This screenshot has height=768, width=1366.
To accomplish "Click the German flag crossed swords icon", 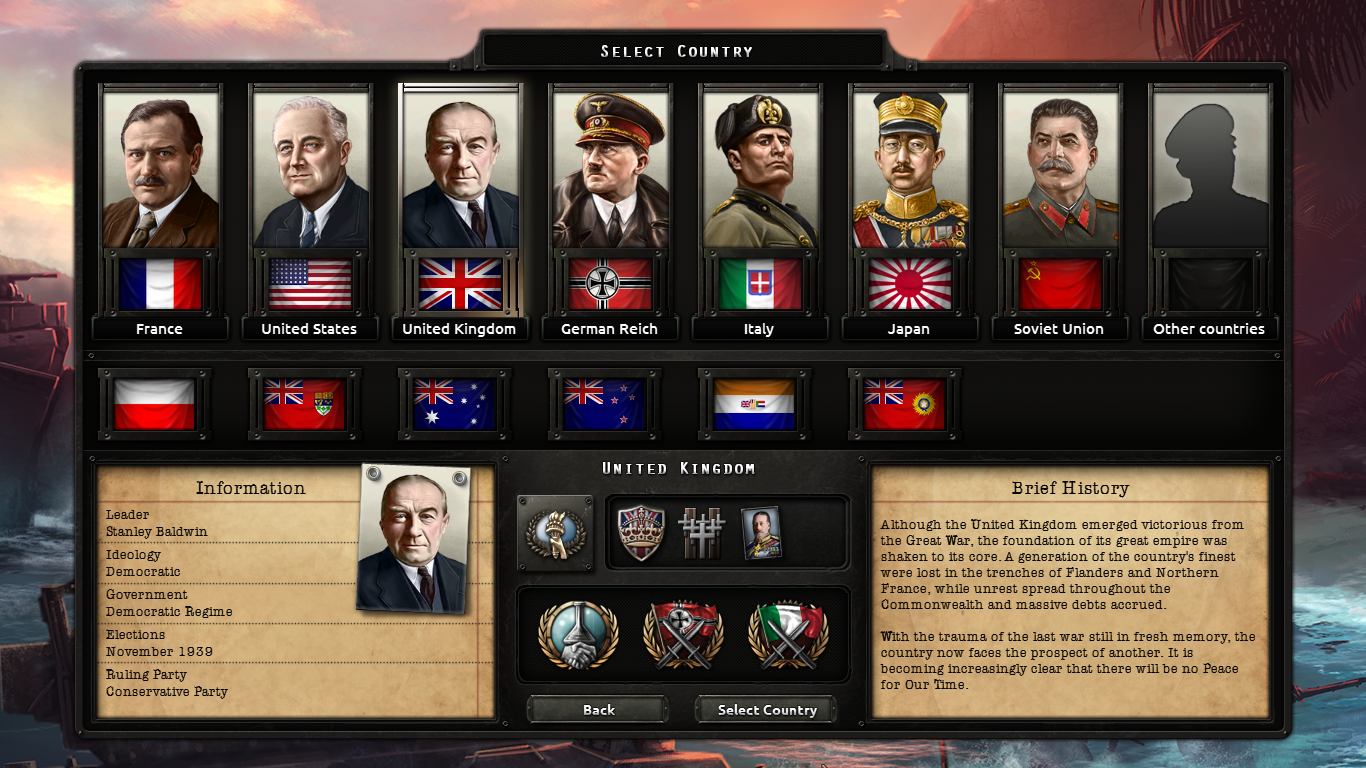I will (x=683, y=635).
